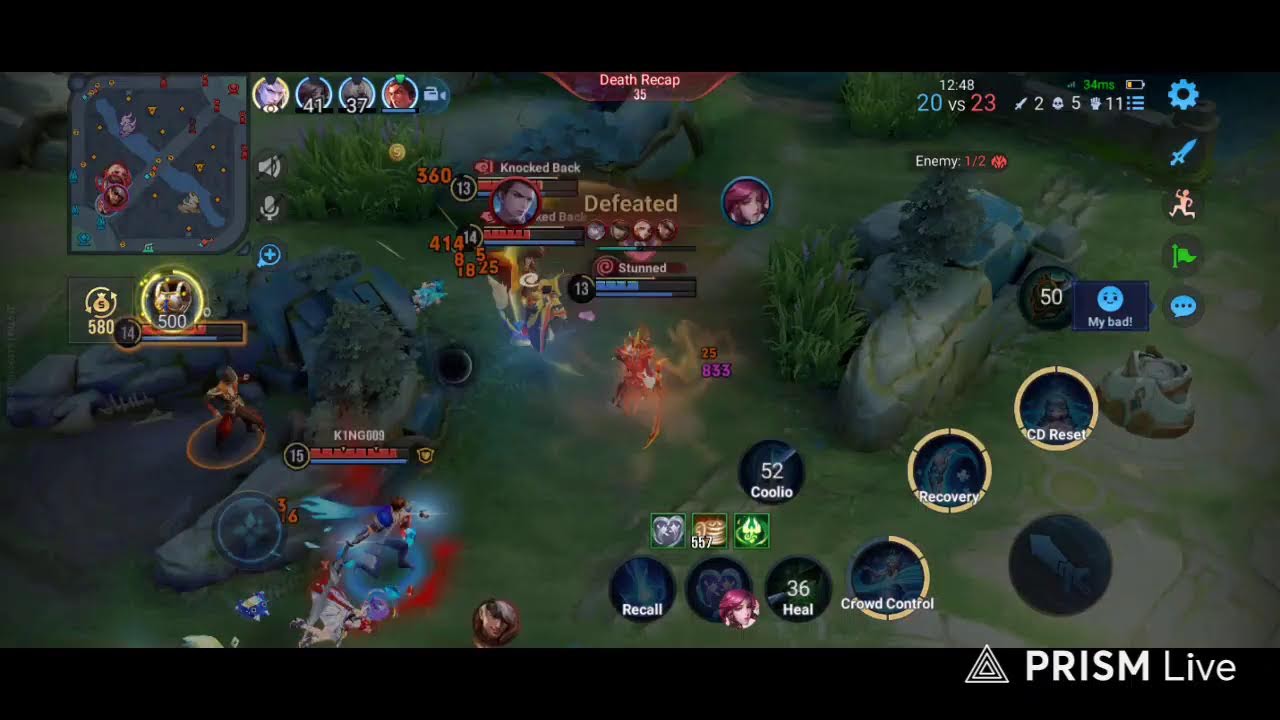This screenshot has width=1280, height=720.
Task: Send the blue sword attack signal
Action: tap(1183, 152)
